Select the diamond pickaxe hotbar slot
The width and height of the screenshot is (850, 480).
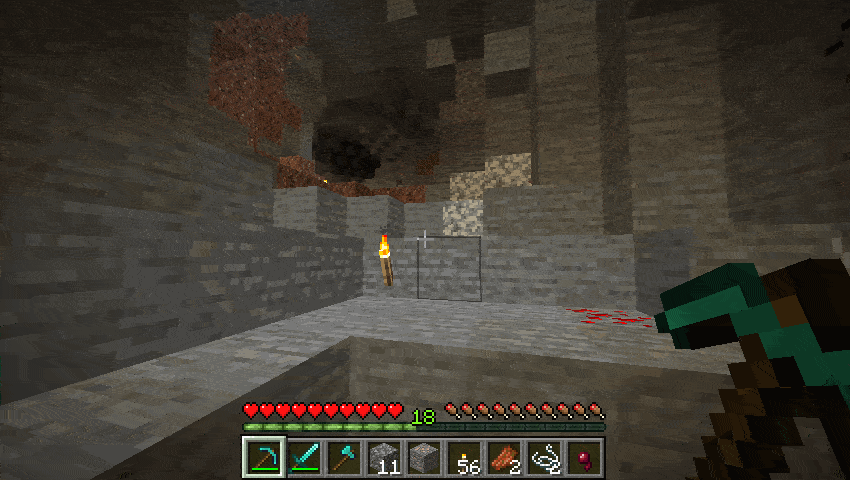point(262,457)
